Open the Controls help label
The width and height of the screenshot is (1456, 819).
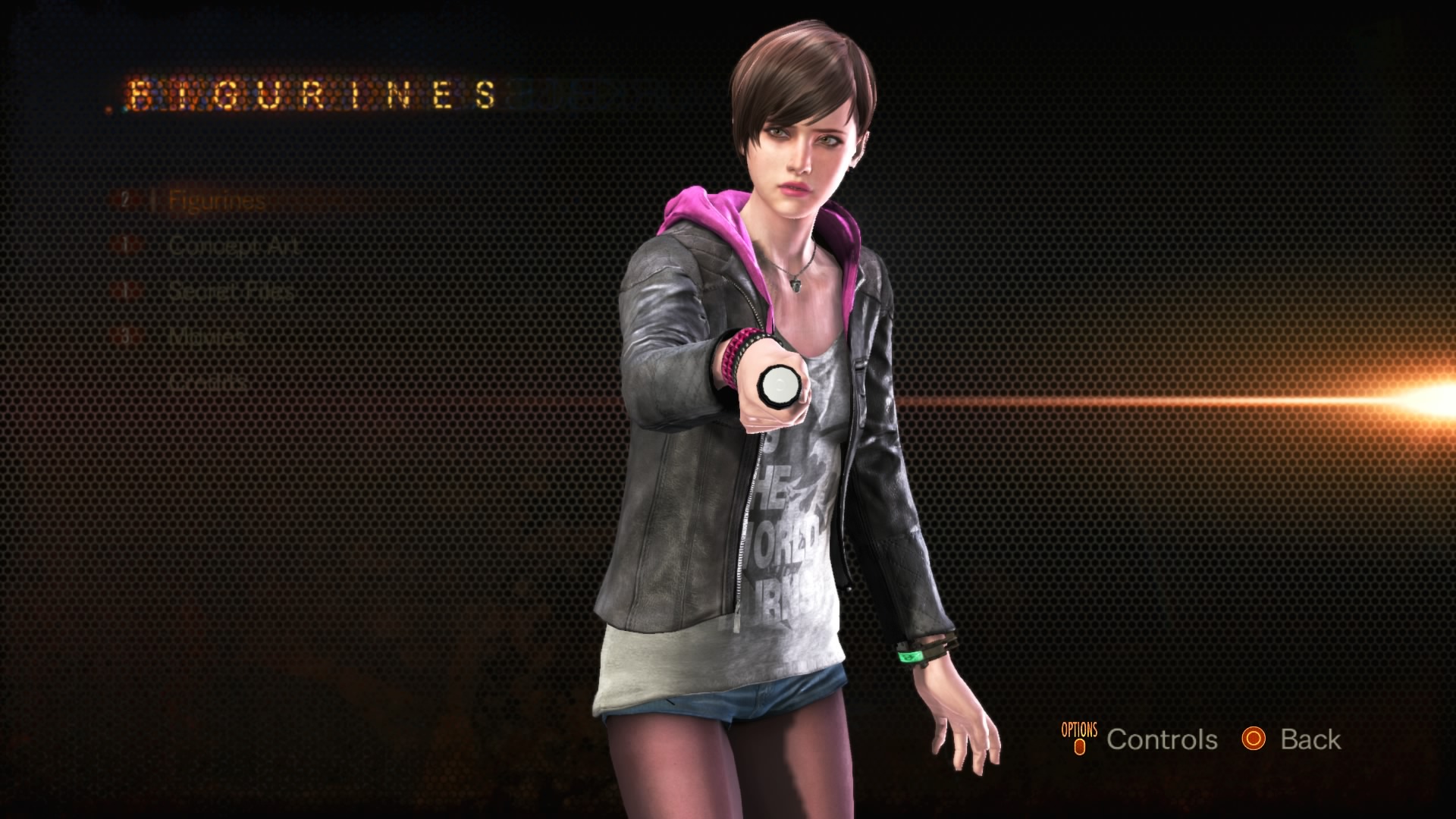(x=1161, y=739)
